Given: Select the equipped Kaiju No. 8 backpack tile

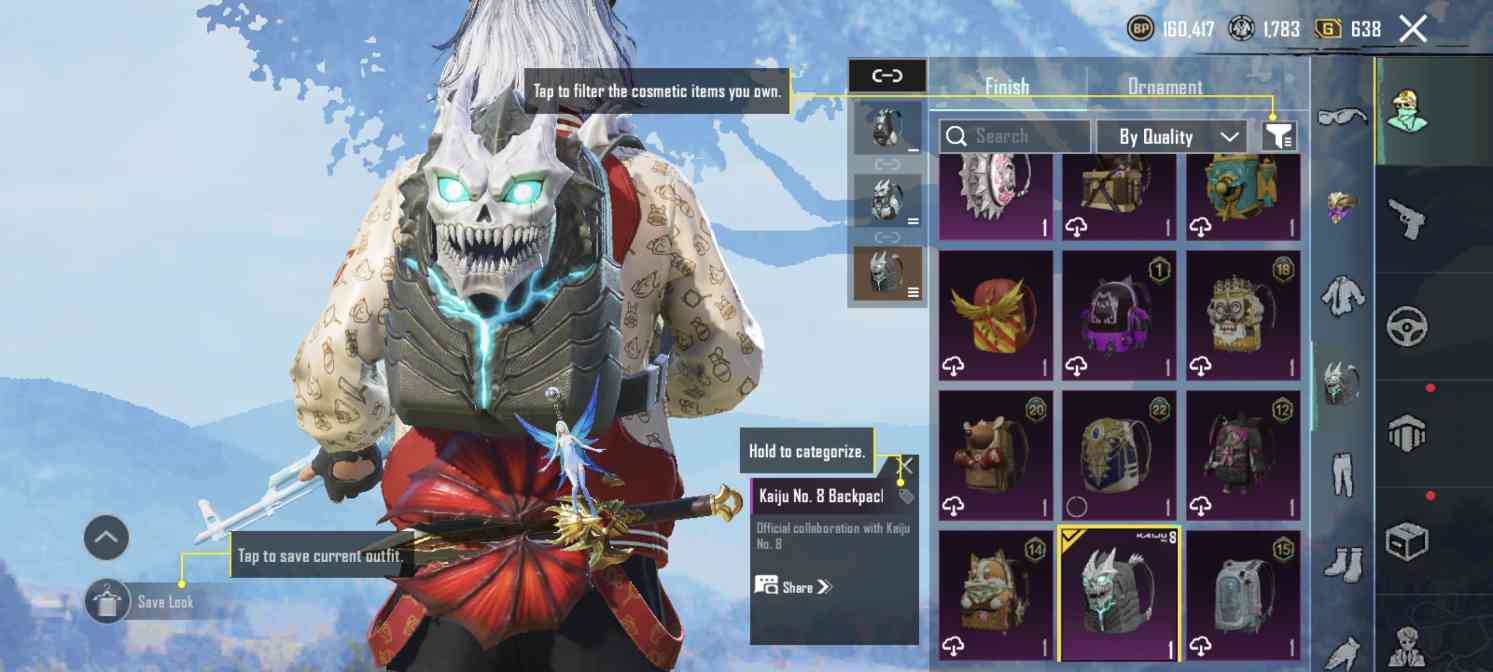Looking at the screenshot, I should point(1119,594).
